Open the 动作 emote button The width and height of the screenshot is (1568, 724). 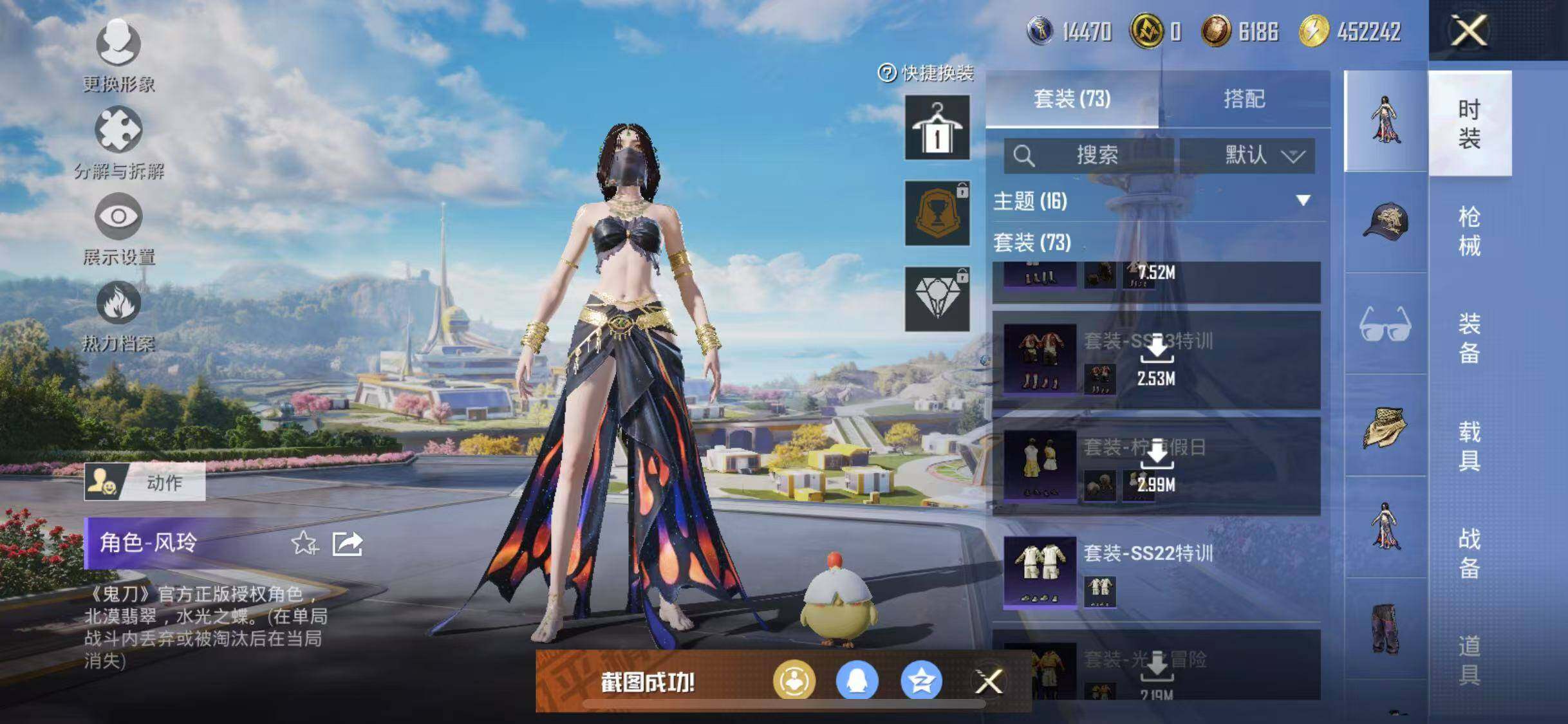145,481
